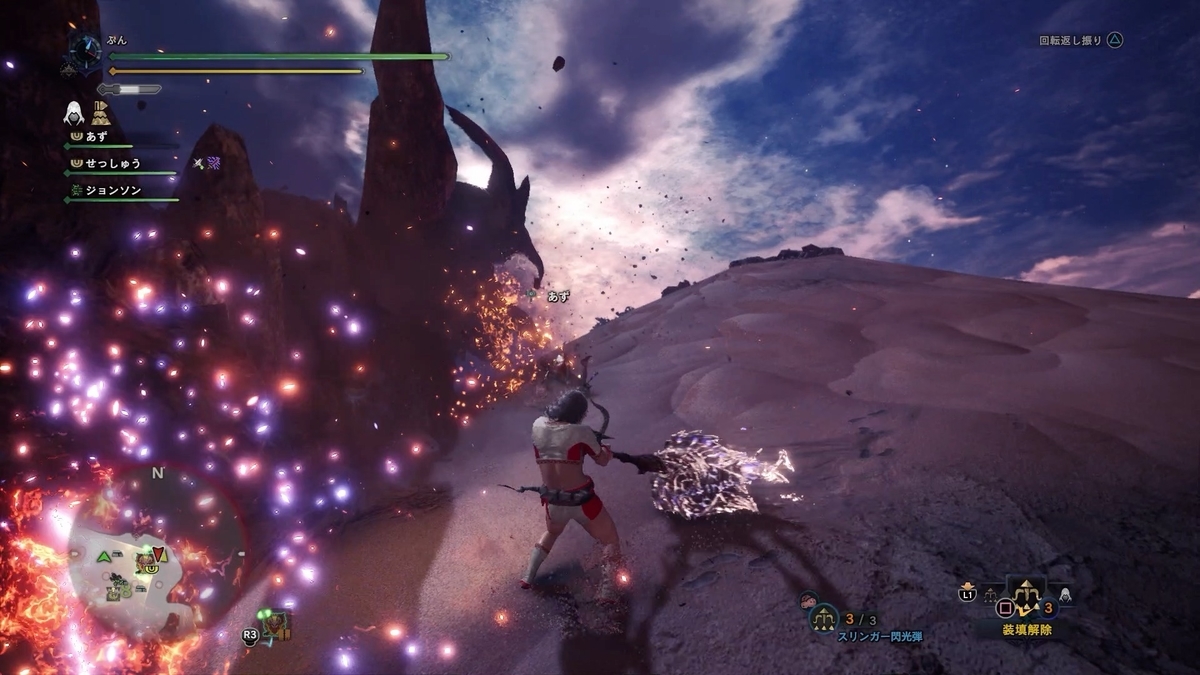1200x675 pixels.
Task: Click the weapon sharpness gauge
Action: point(130,89)
